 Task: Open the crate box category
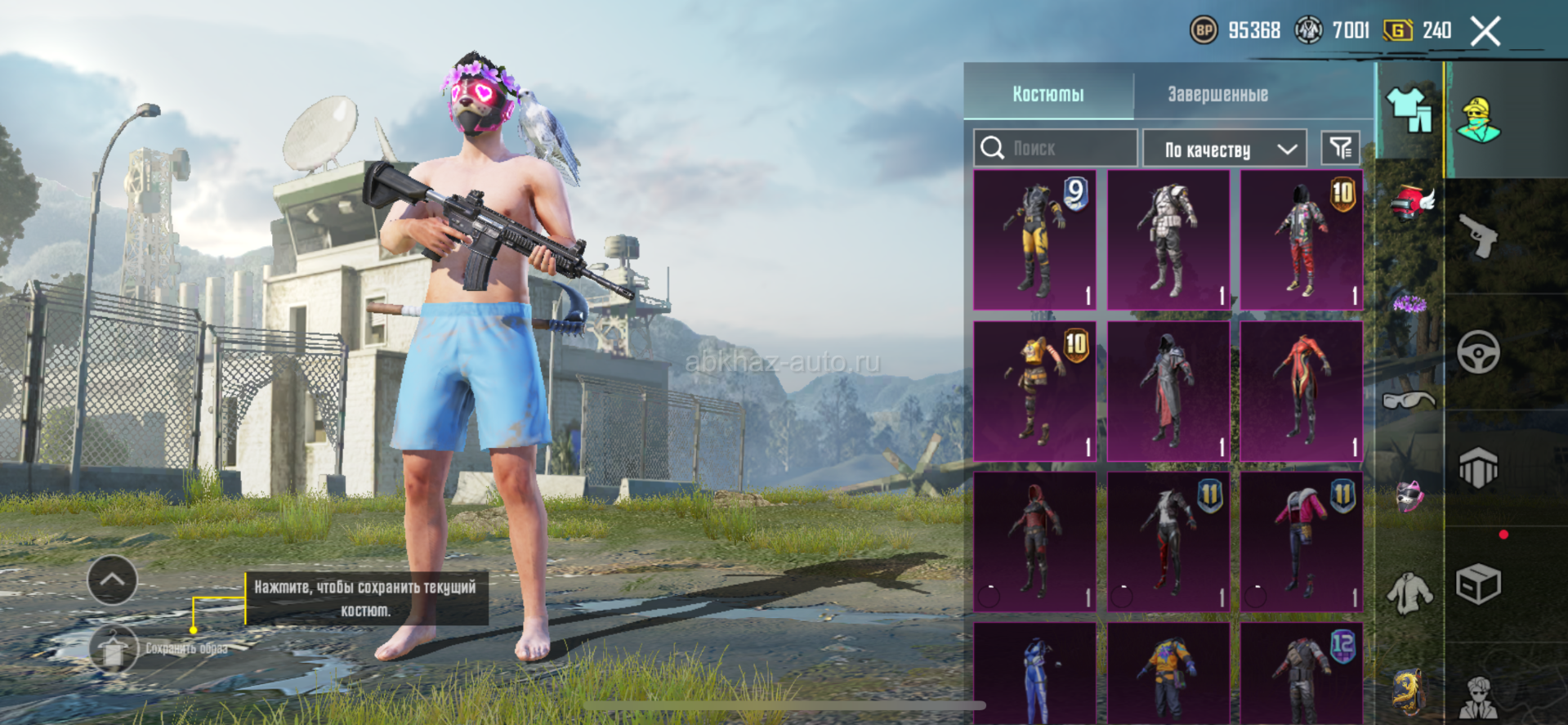tap(1478, 584)
